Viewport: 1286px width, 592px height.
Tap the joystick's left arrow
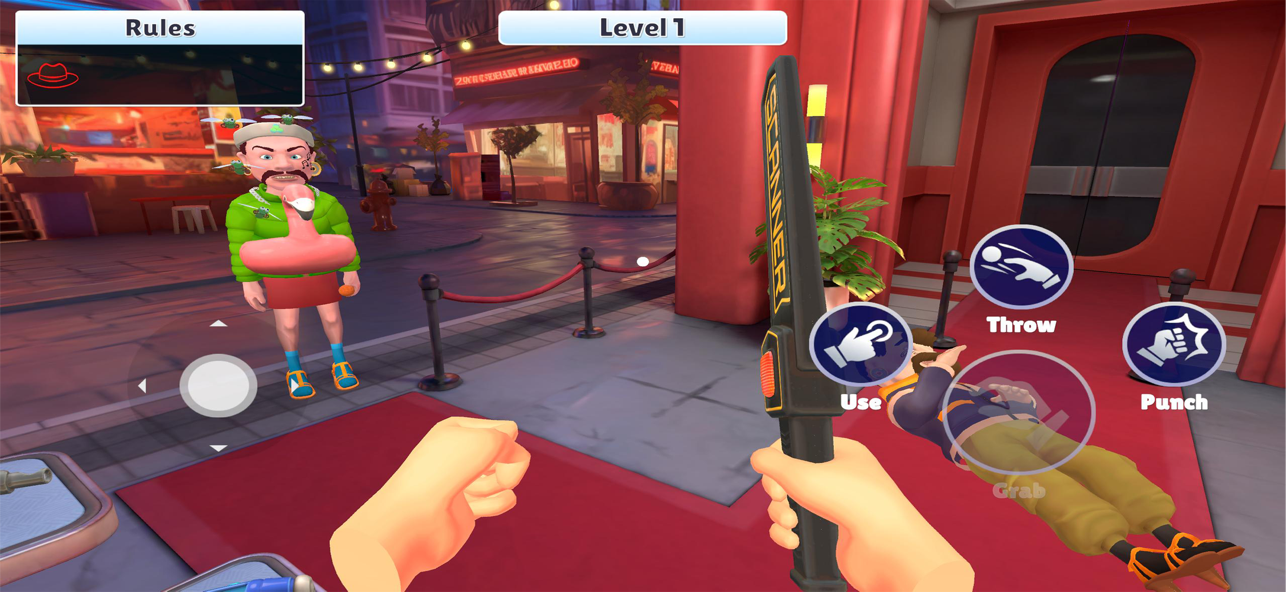pyautogui.click(x=142, y=385)
